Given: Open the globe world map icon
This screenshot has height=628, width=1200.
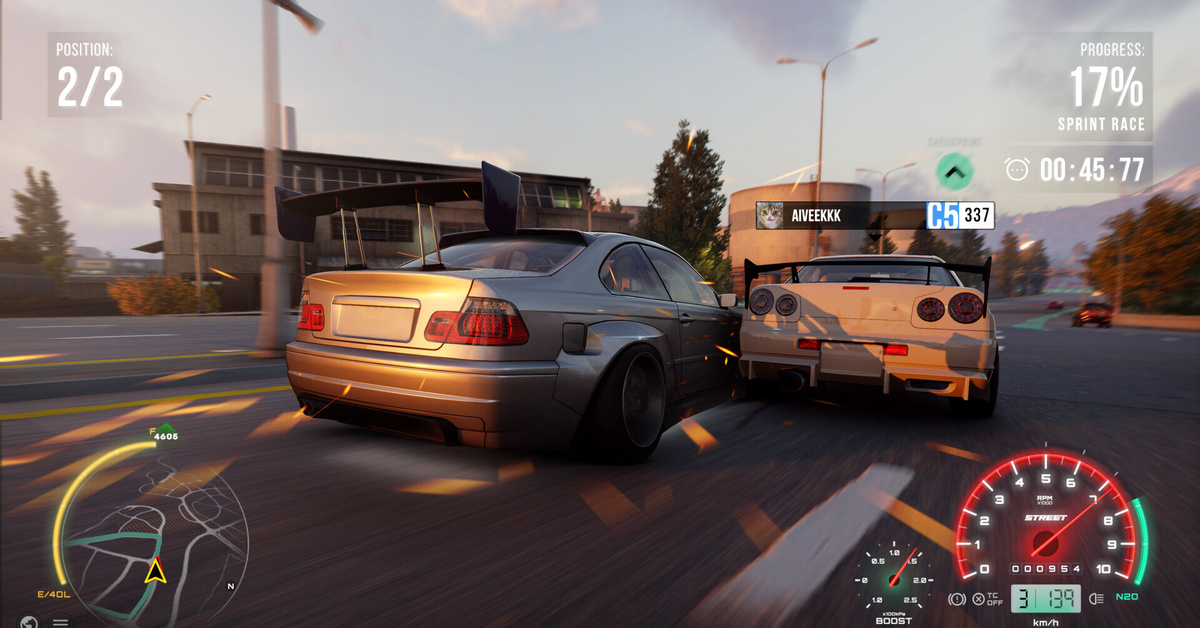Looking at the screenshot, I should click(x=29, y=622).
